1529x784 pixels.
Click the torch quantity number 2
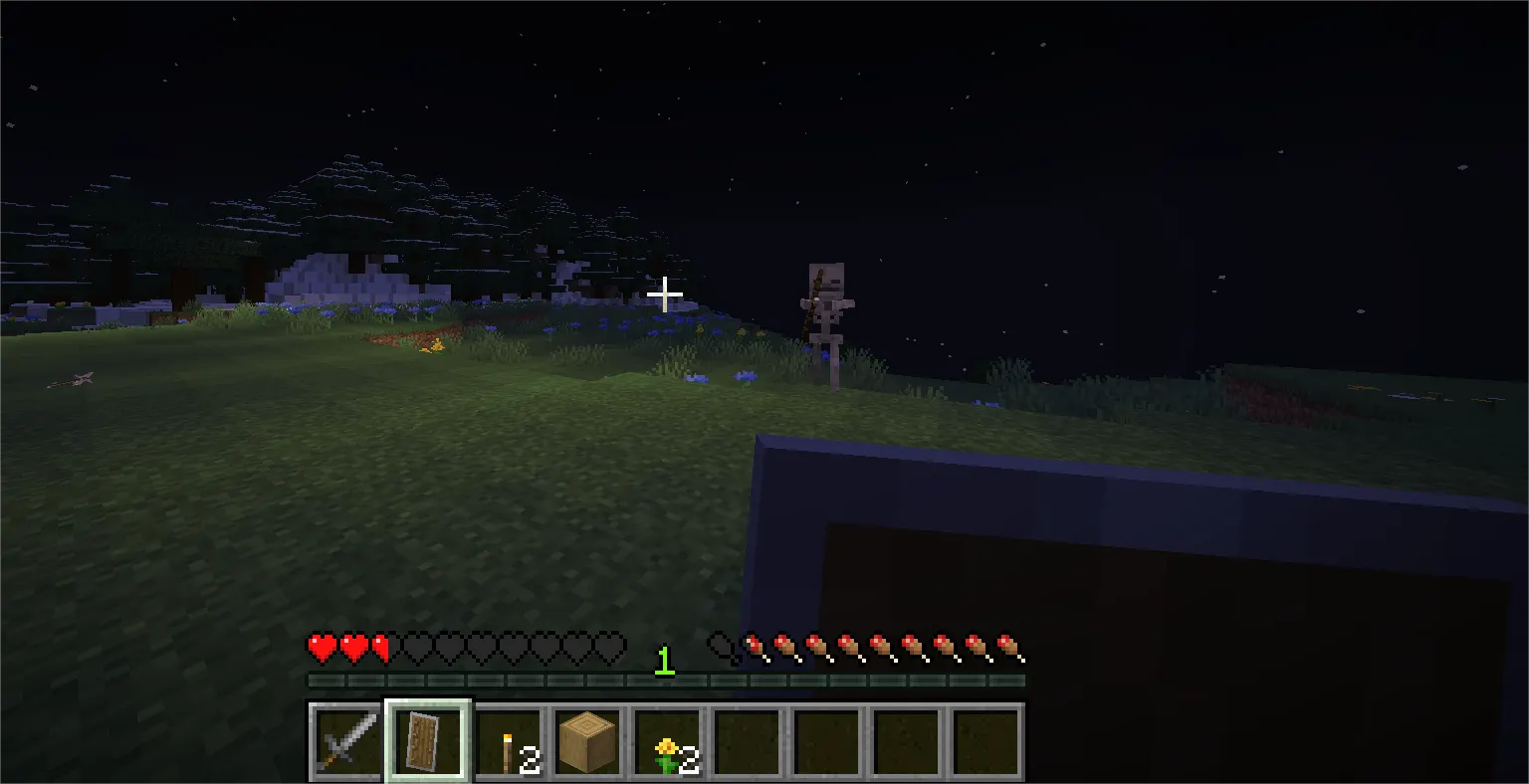tap(529, 761)
